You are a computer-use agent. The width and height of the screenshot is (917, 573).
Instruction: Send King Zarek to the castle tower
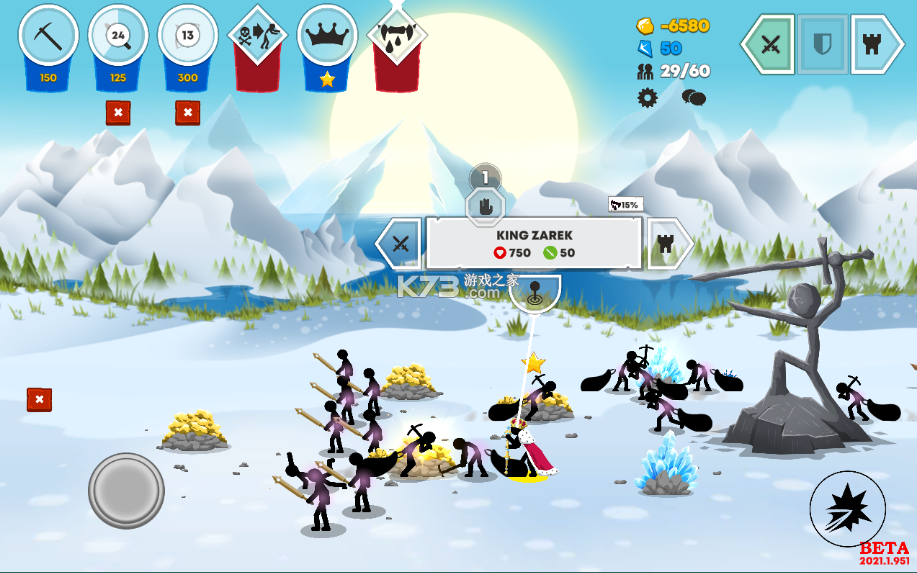tap(667, 243)
